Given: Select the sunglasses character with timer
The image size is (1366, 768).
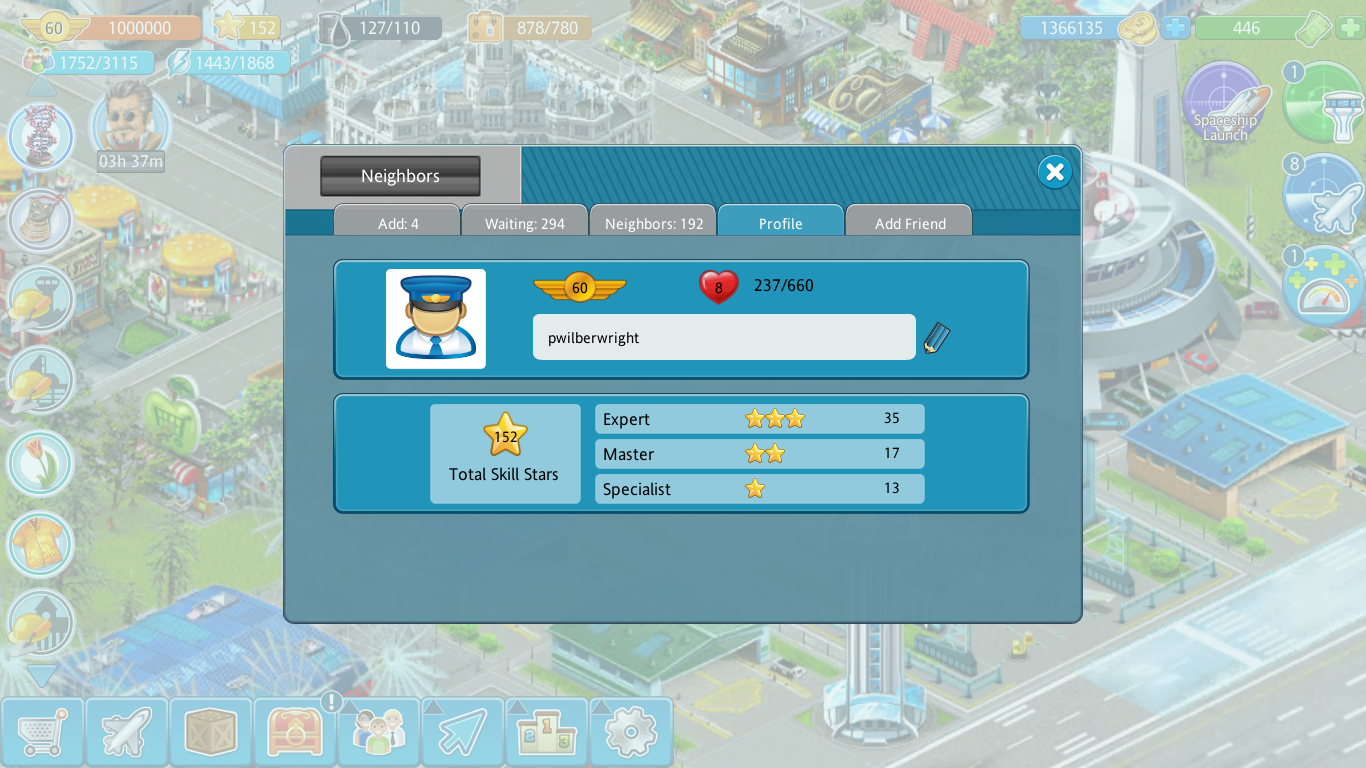Looking at the screenshot, I should click(130, 122).
